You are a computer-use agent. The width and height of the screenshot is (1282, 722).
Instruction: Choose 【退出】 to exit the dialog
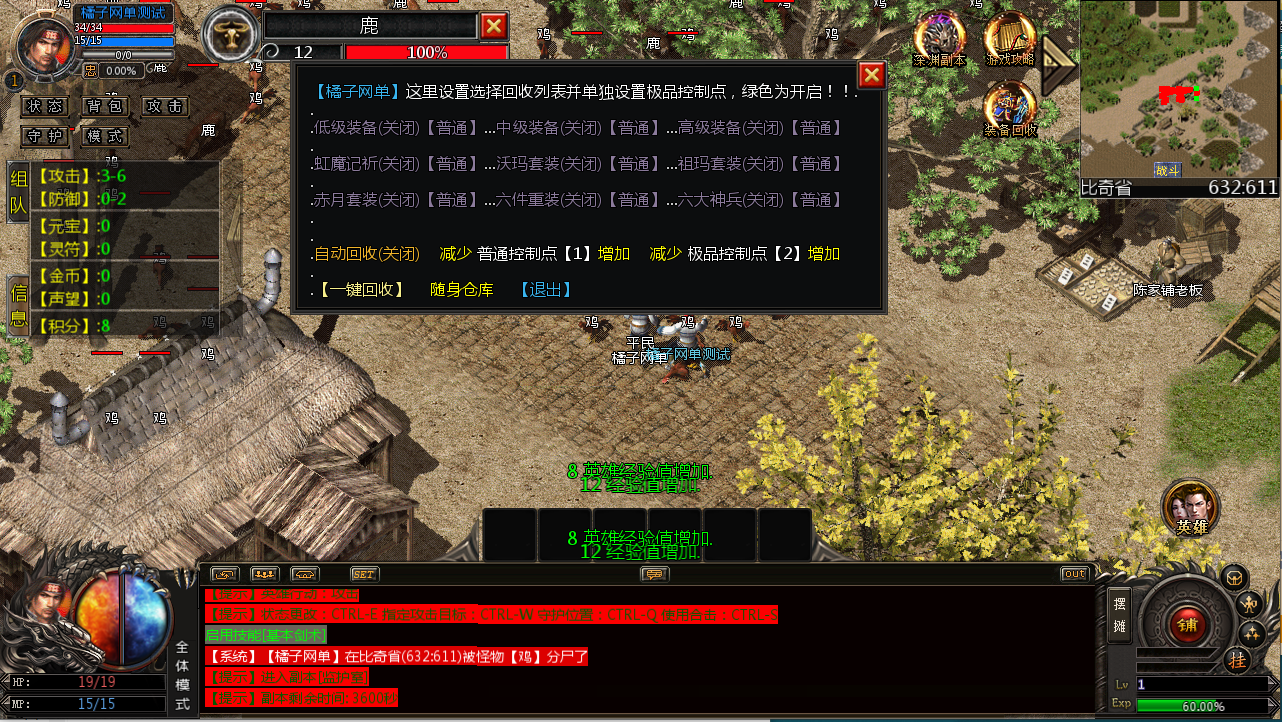click(546, 290)
